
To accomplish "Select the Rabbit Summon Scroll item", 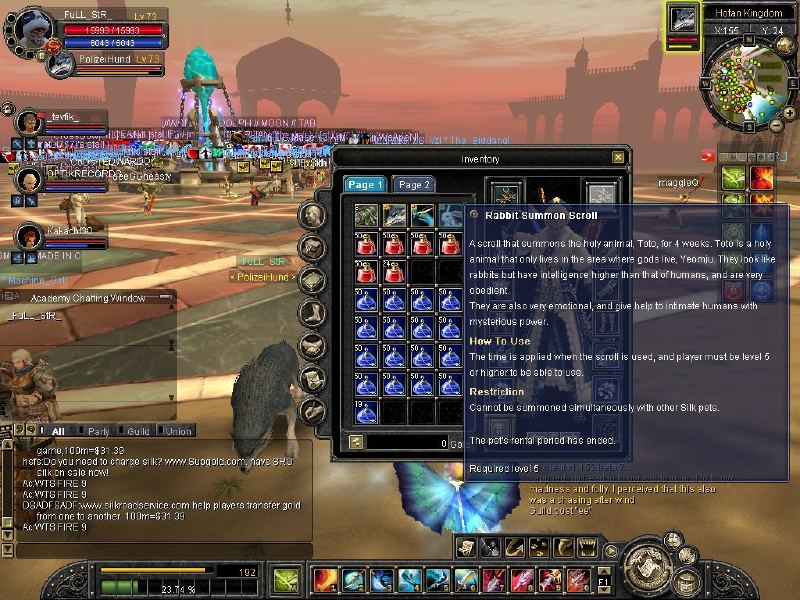I will 451,215.
